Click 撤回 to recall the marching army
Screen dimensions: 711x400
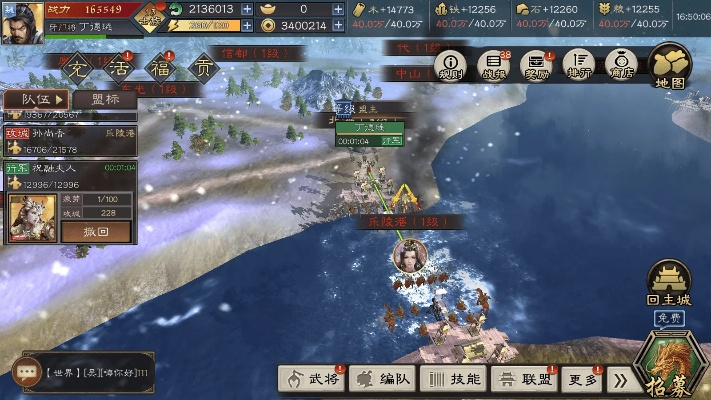point(96,231)
